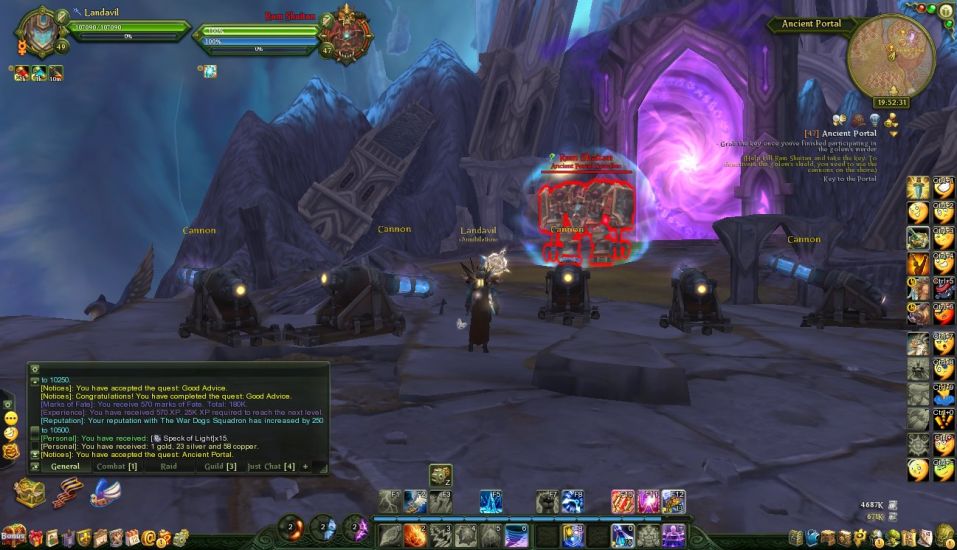This screenshot has height=550, width=957.
Task: Activate the fireball ability in slot 2
Action: [415, 535]
